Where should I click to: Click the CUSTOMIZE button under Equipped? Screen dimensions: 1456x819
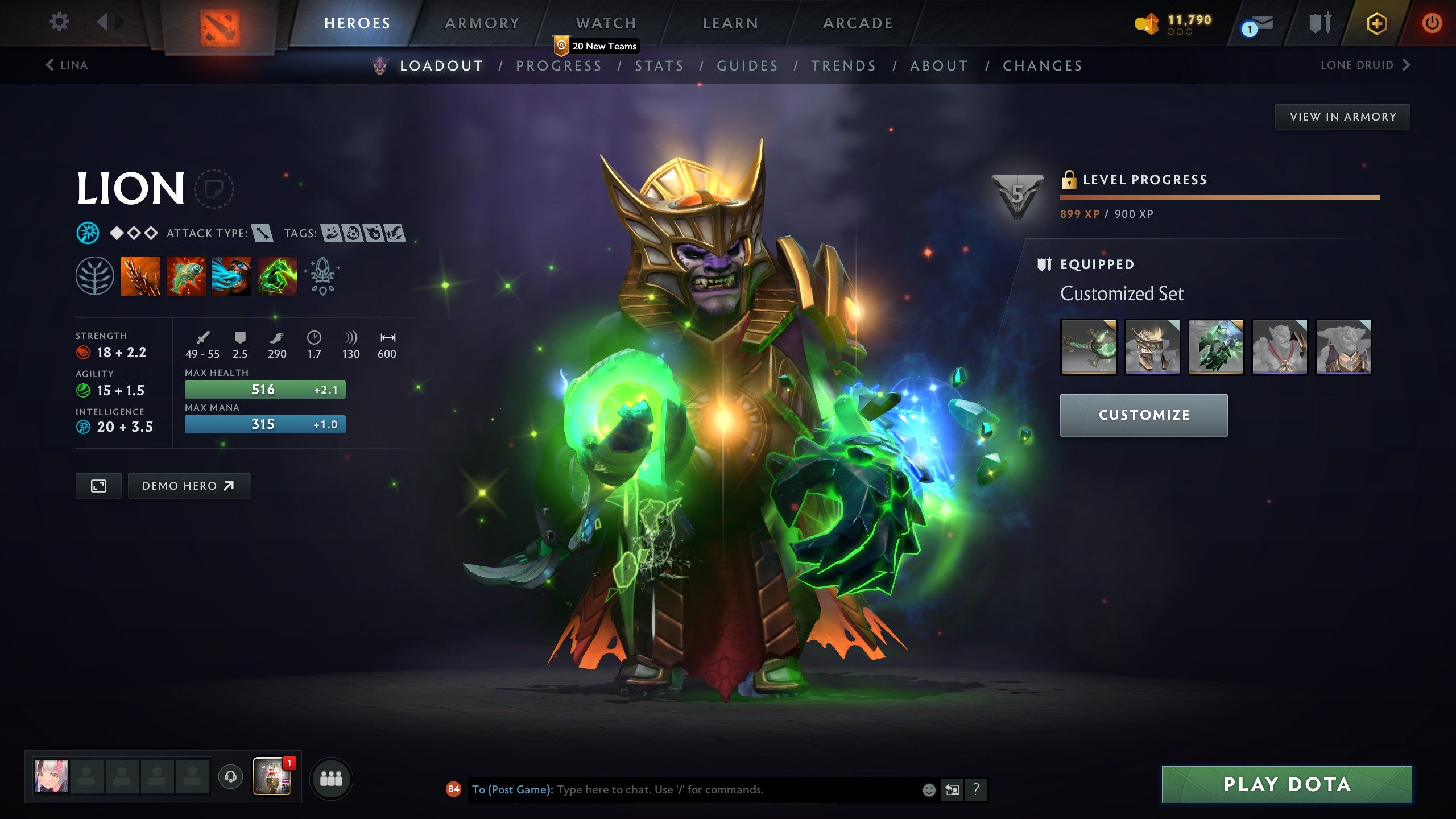[1143, 415]
